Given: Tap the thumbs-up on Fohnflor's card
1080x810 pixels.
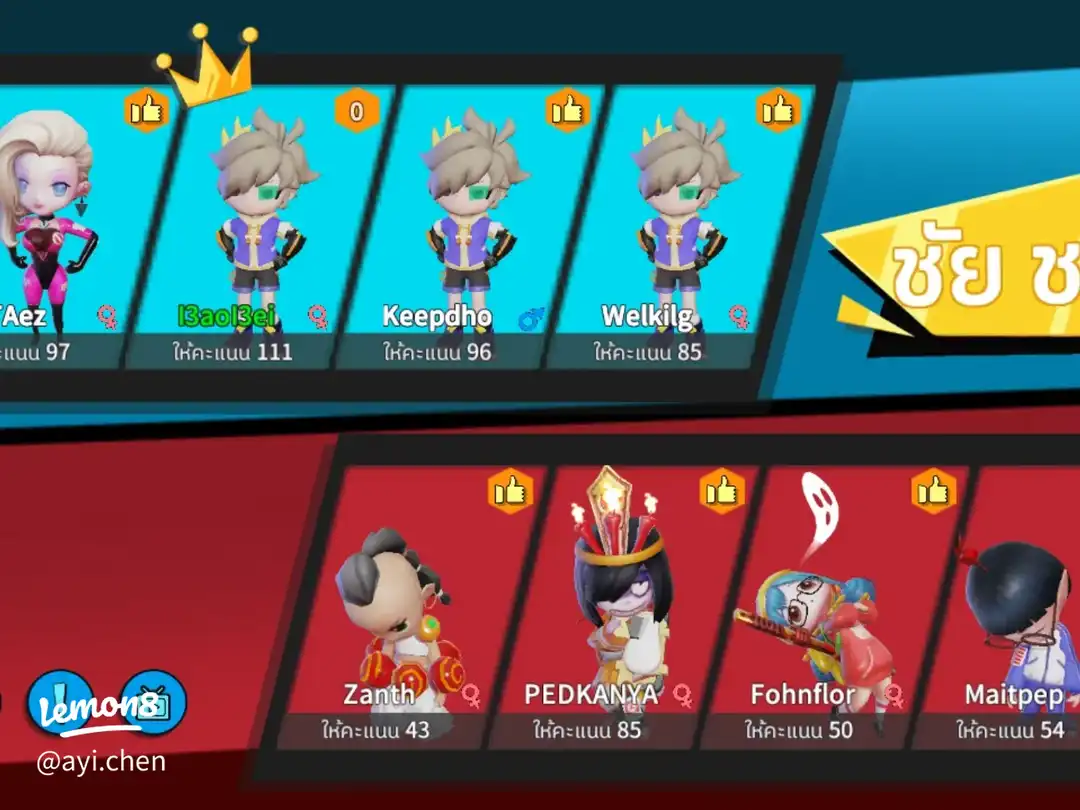Looking at the screenshot, I should click(x=933, y=491).
